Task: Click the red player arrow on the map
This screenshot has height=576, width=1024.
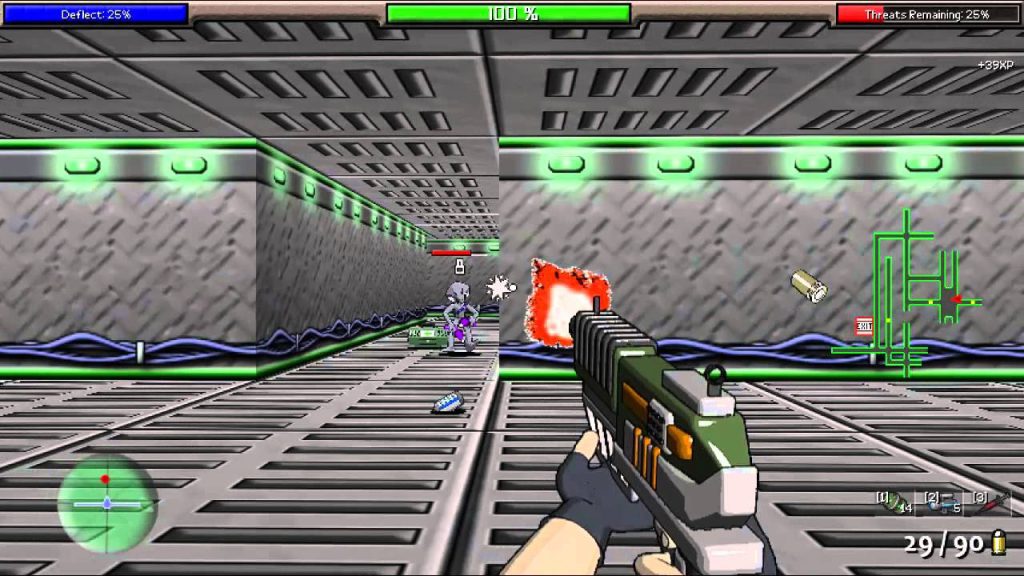Action: [x=956, y=298]
